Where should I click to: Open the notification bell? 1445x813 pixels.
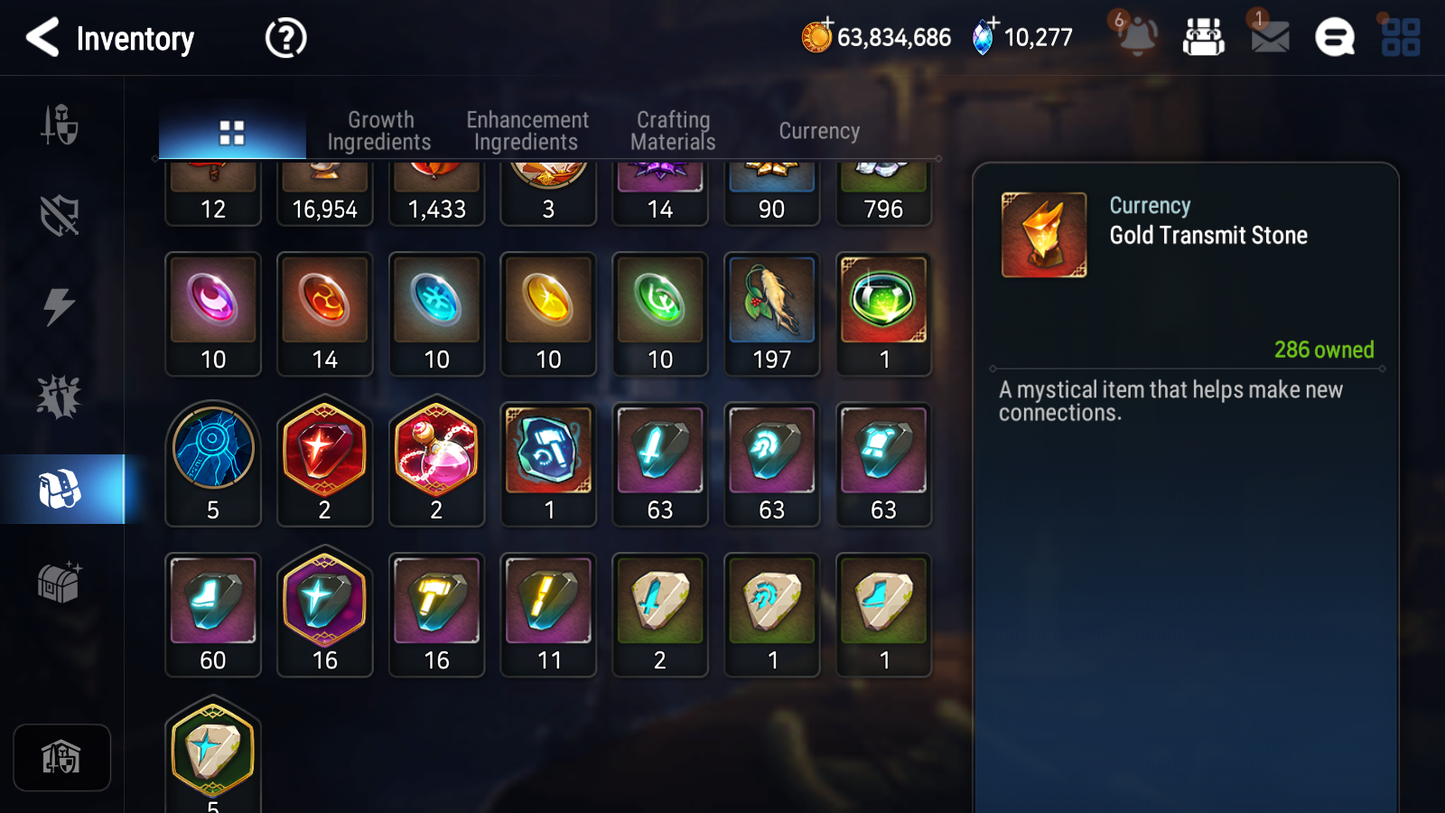1137,37
